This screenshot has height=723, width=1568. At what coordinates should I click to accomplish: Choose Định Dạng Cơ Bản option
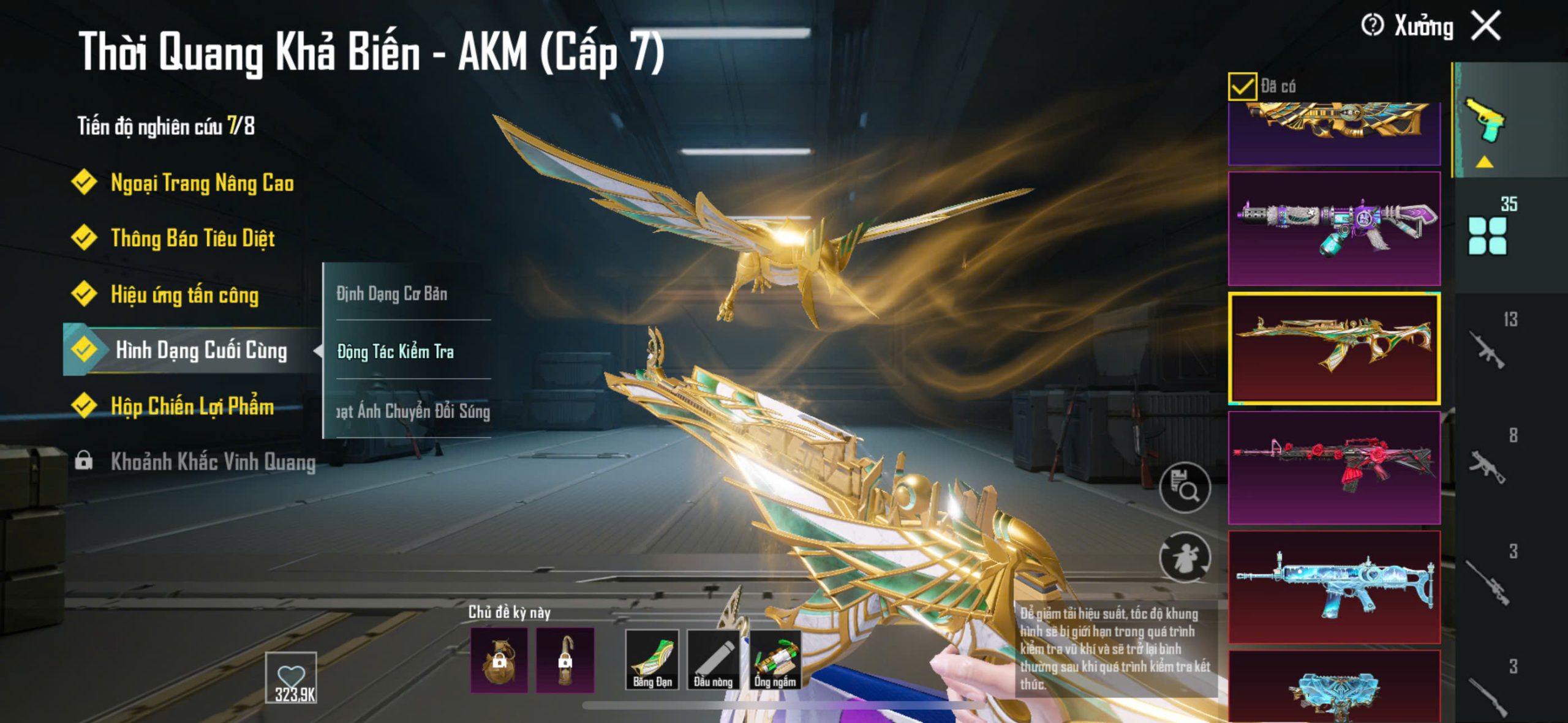click(x=392, y=294)
